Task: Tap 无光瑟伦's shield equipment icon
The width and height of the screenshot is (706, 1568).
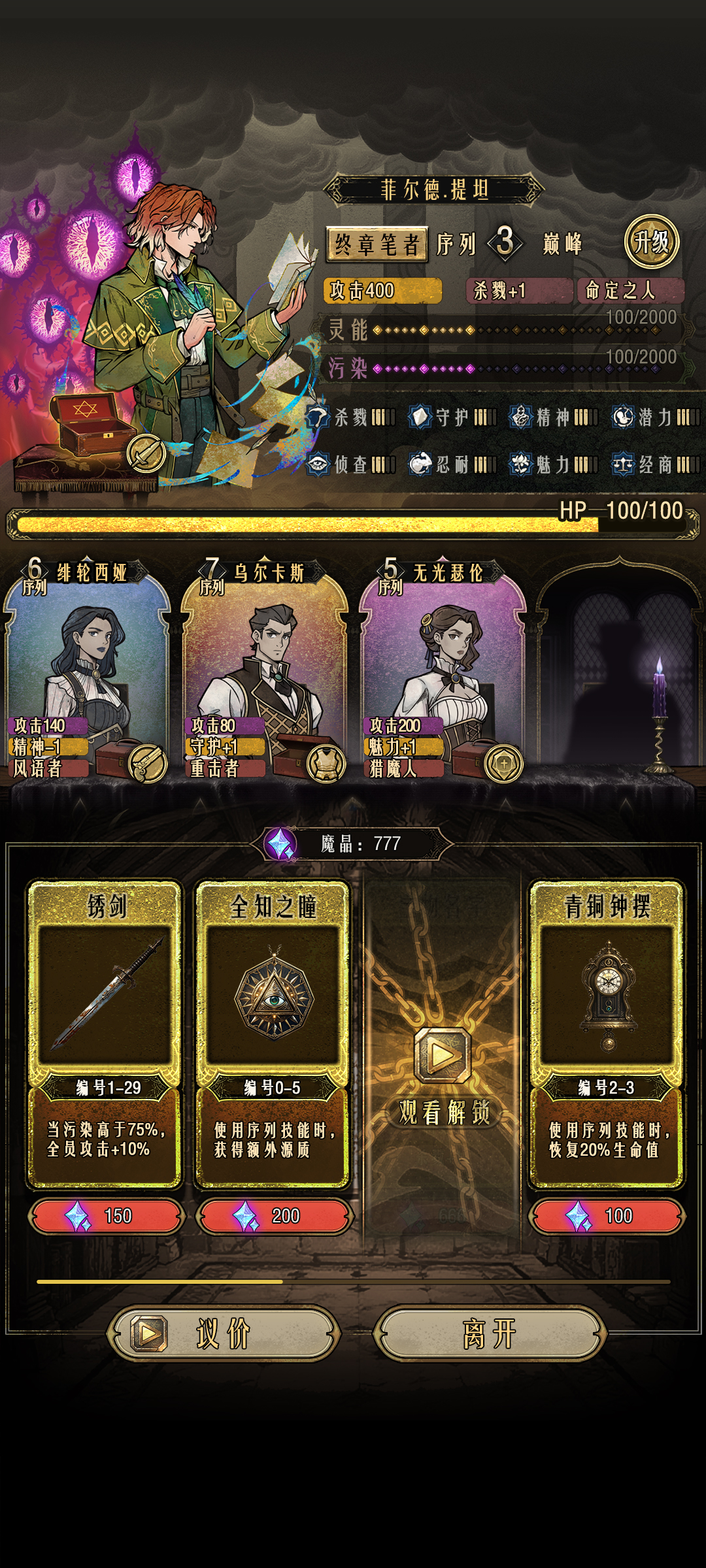Action: pyautogui.click(x=504, y=763)
